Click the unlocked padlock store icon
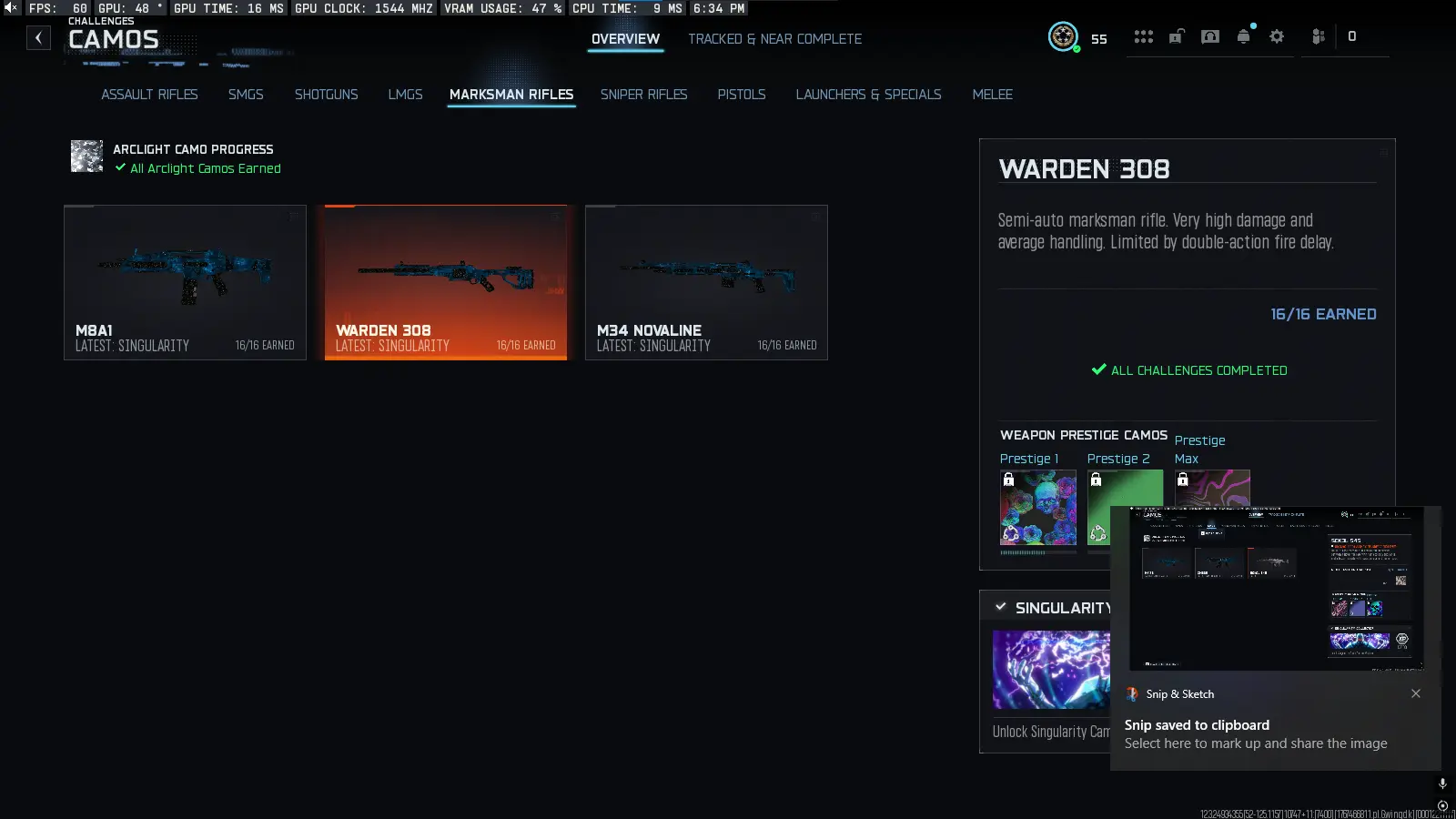This screenshot has height=819, width=1456. 1177,38
